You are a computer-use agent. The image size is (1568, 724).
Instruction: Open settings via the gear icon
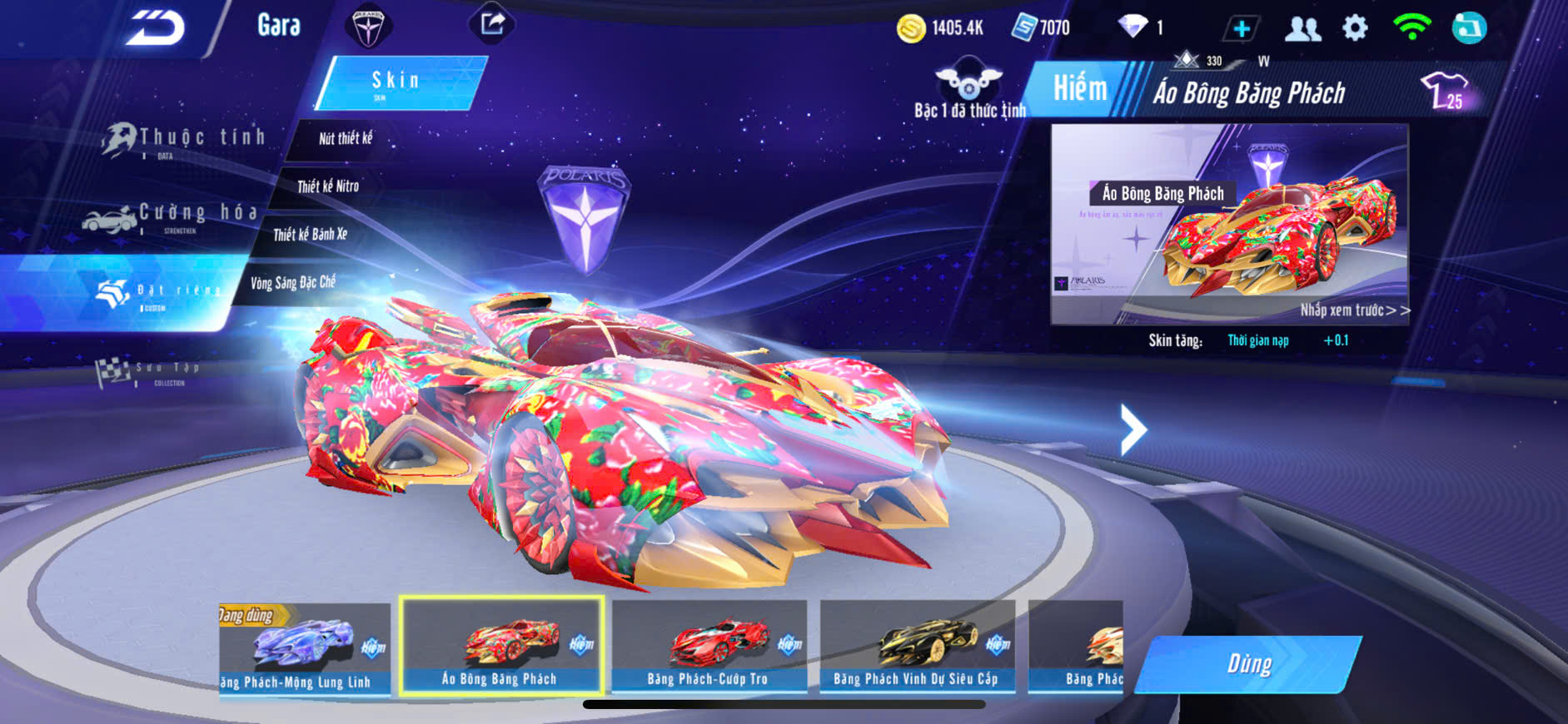point(1355,28)
